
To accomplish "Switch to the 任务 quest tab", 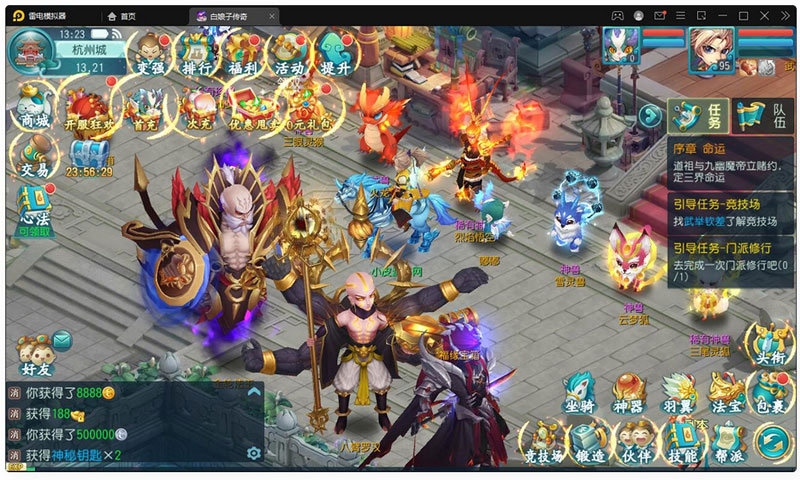I will (x=698, y=116).
